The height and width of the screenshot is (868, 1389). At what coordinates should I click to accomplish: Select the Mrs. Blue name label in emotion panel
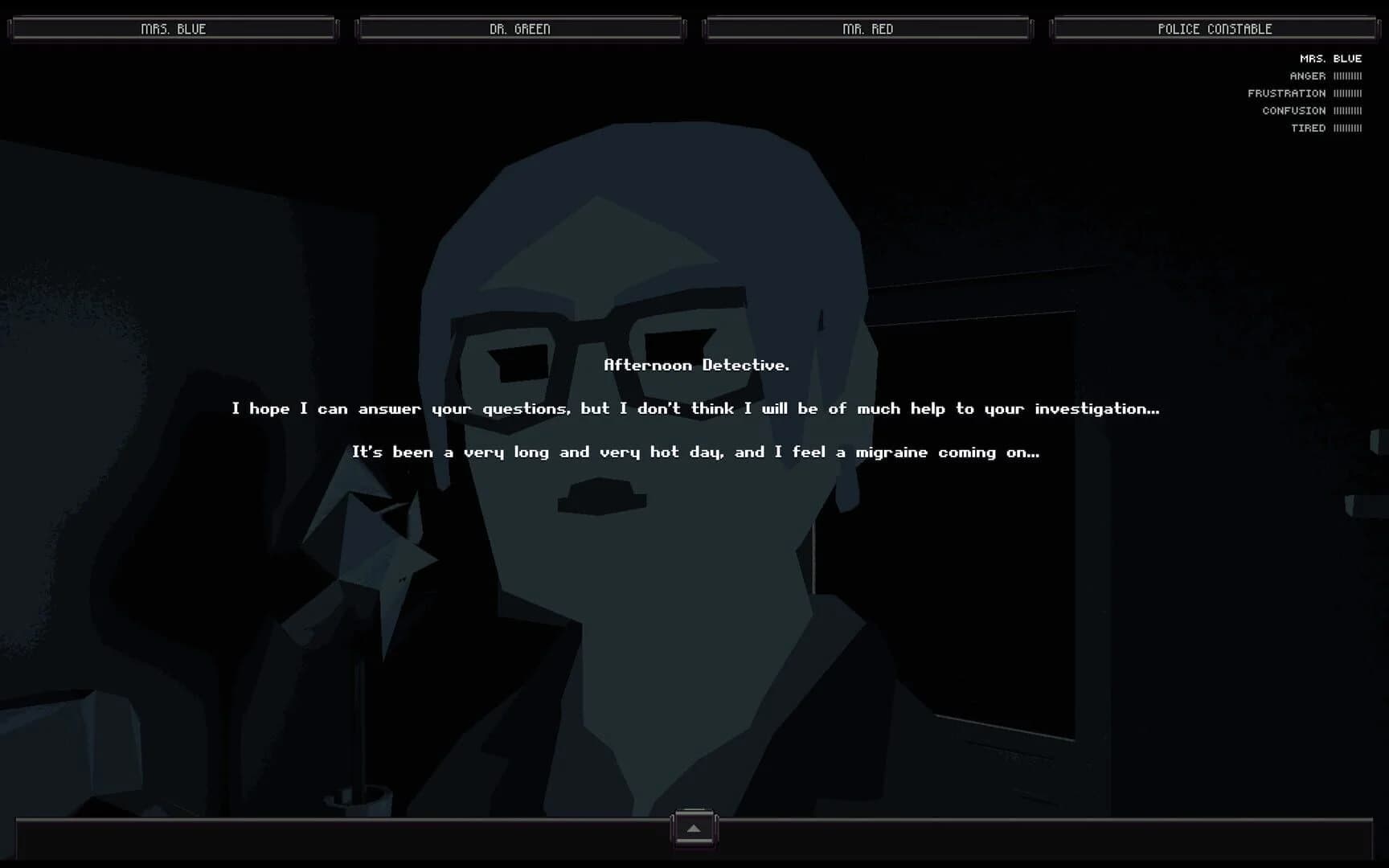(x=1330, y=58)
